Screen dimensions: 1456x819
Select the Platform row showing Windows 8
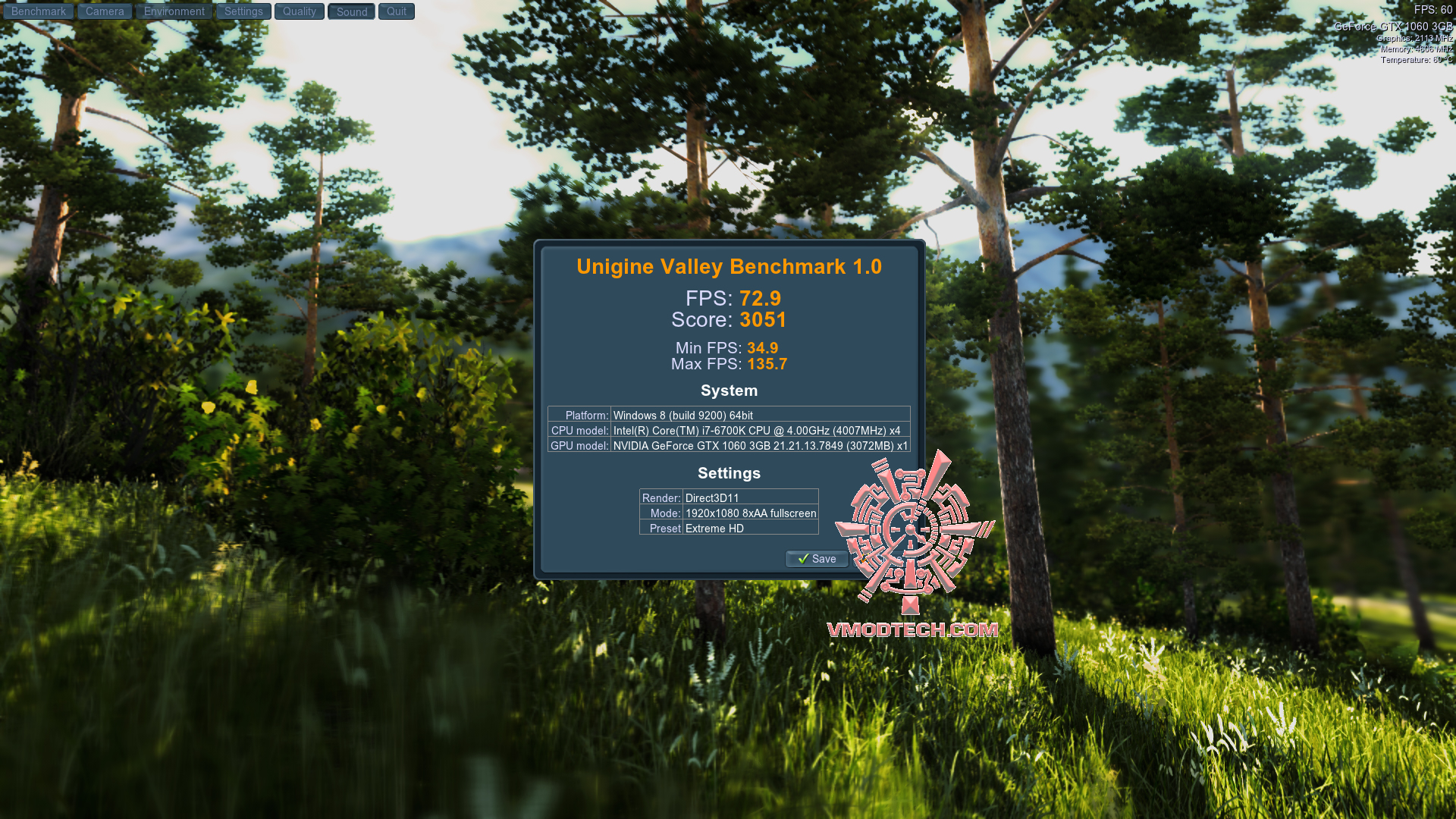[x=728, y=415]
